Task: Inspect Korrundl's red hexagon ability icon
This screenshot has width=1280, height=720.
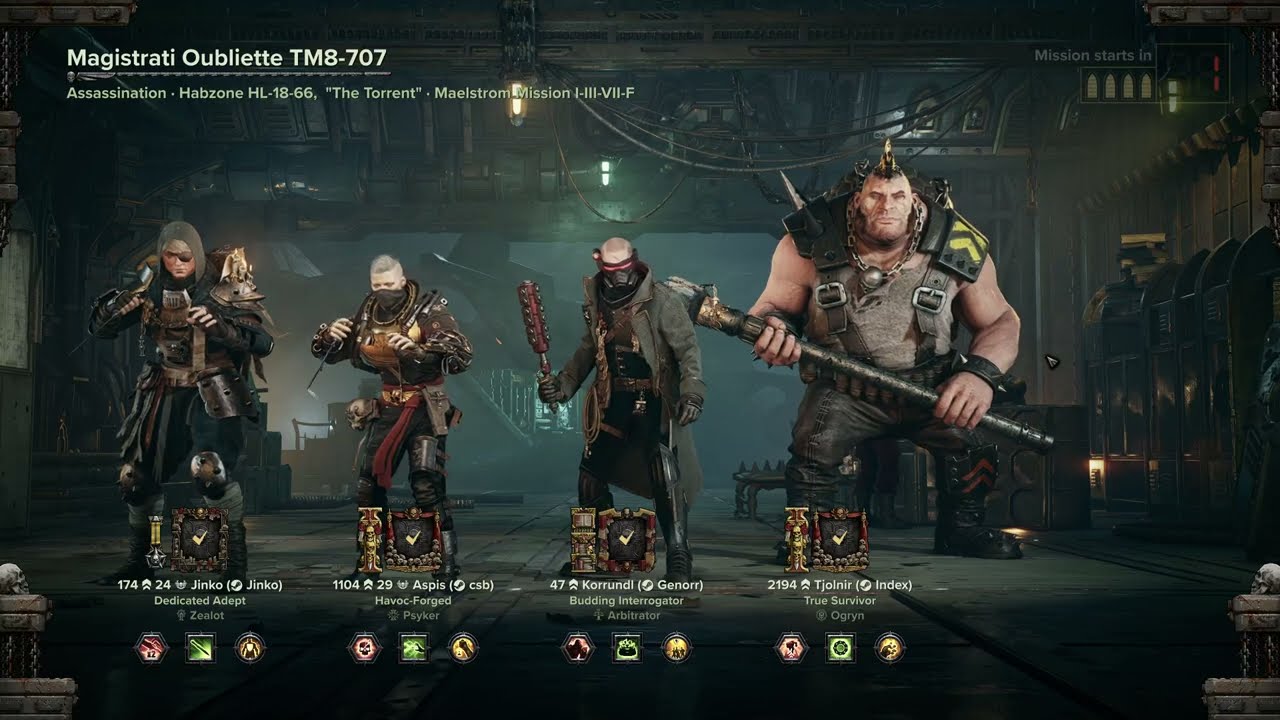Action: (577, 648)
